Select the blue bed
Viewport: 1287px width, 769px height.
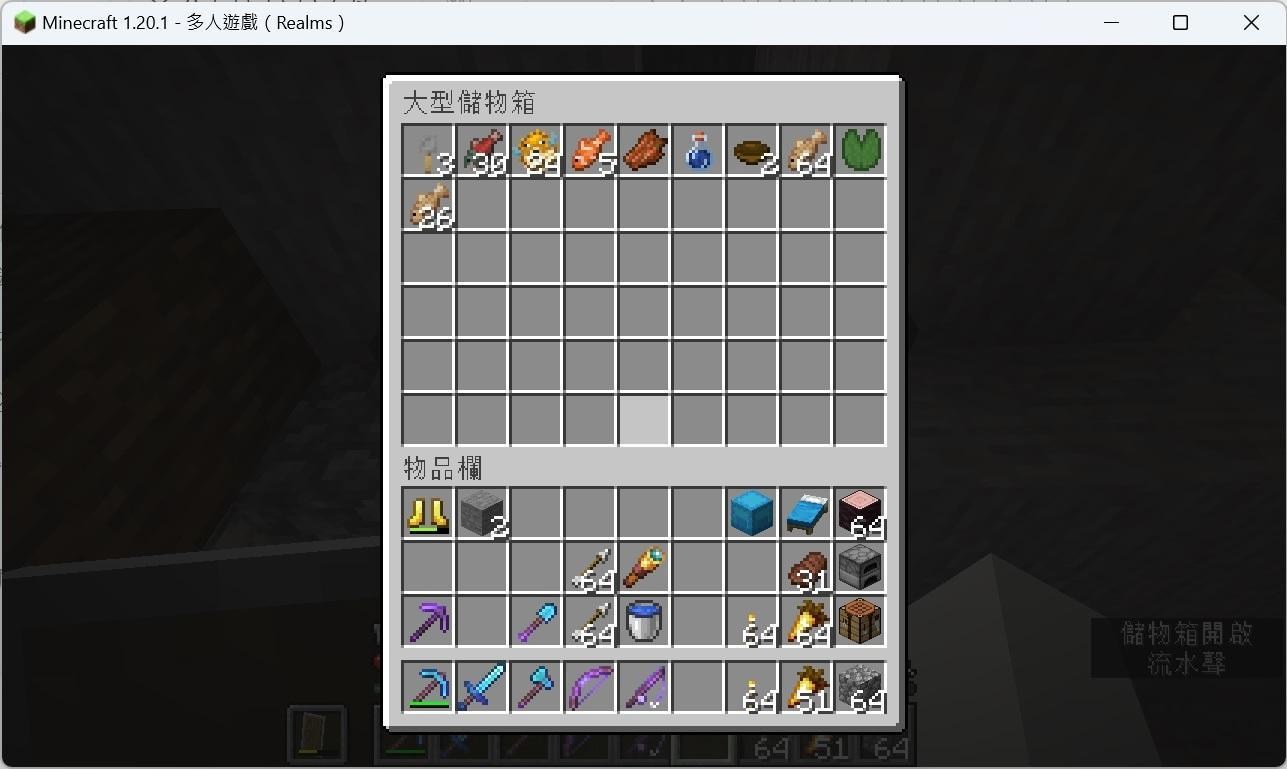805,512
